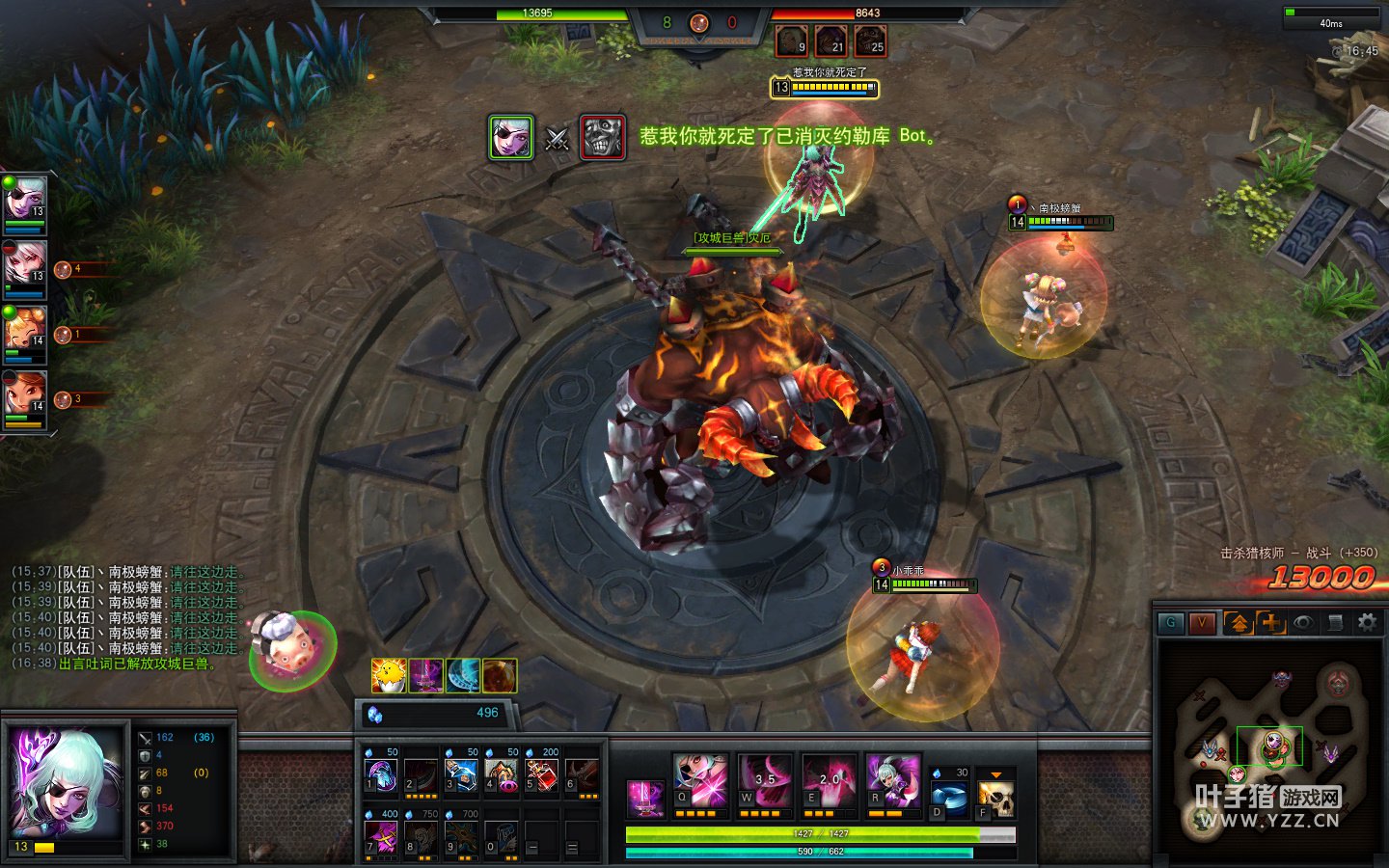
Task: Activate the E ability on cooldown
Action: [x=829, y=779]
